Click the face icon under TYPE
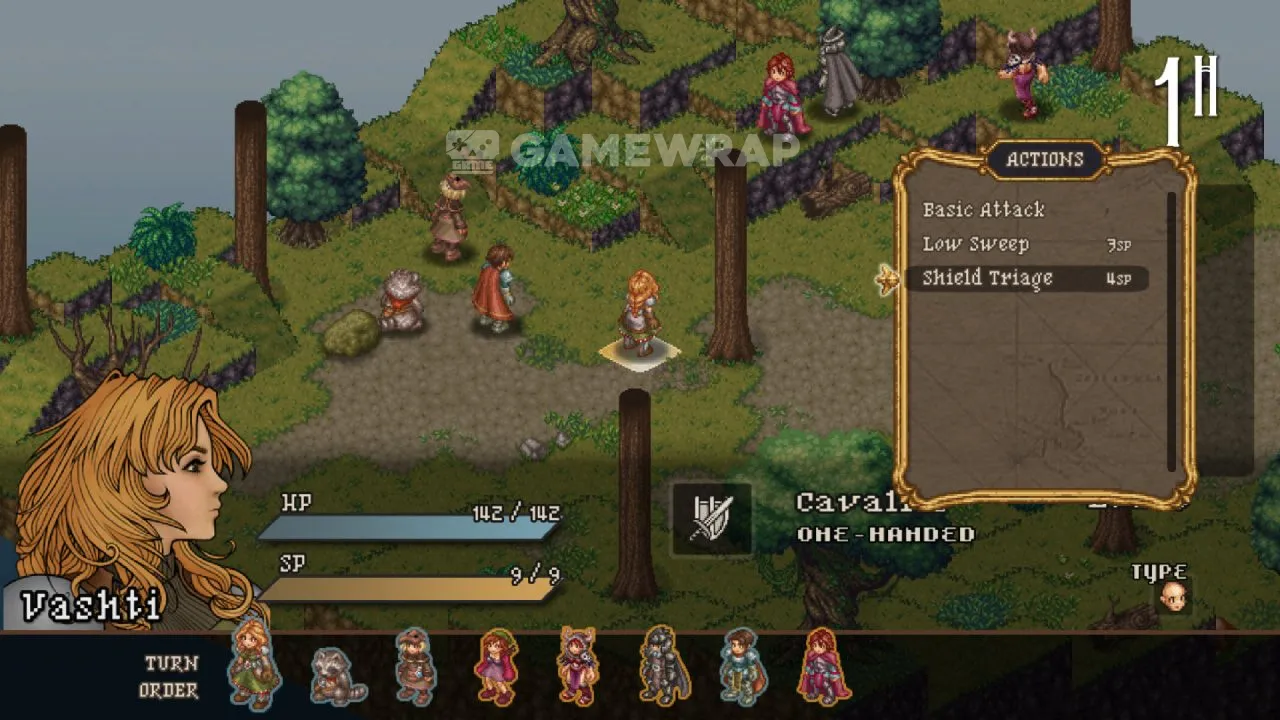This screenshot has height=720, width=1280. pos(1173,598)
